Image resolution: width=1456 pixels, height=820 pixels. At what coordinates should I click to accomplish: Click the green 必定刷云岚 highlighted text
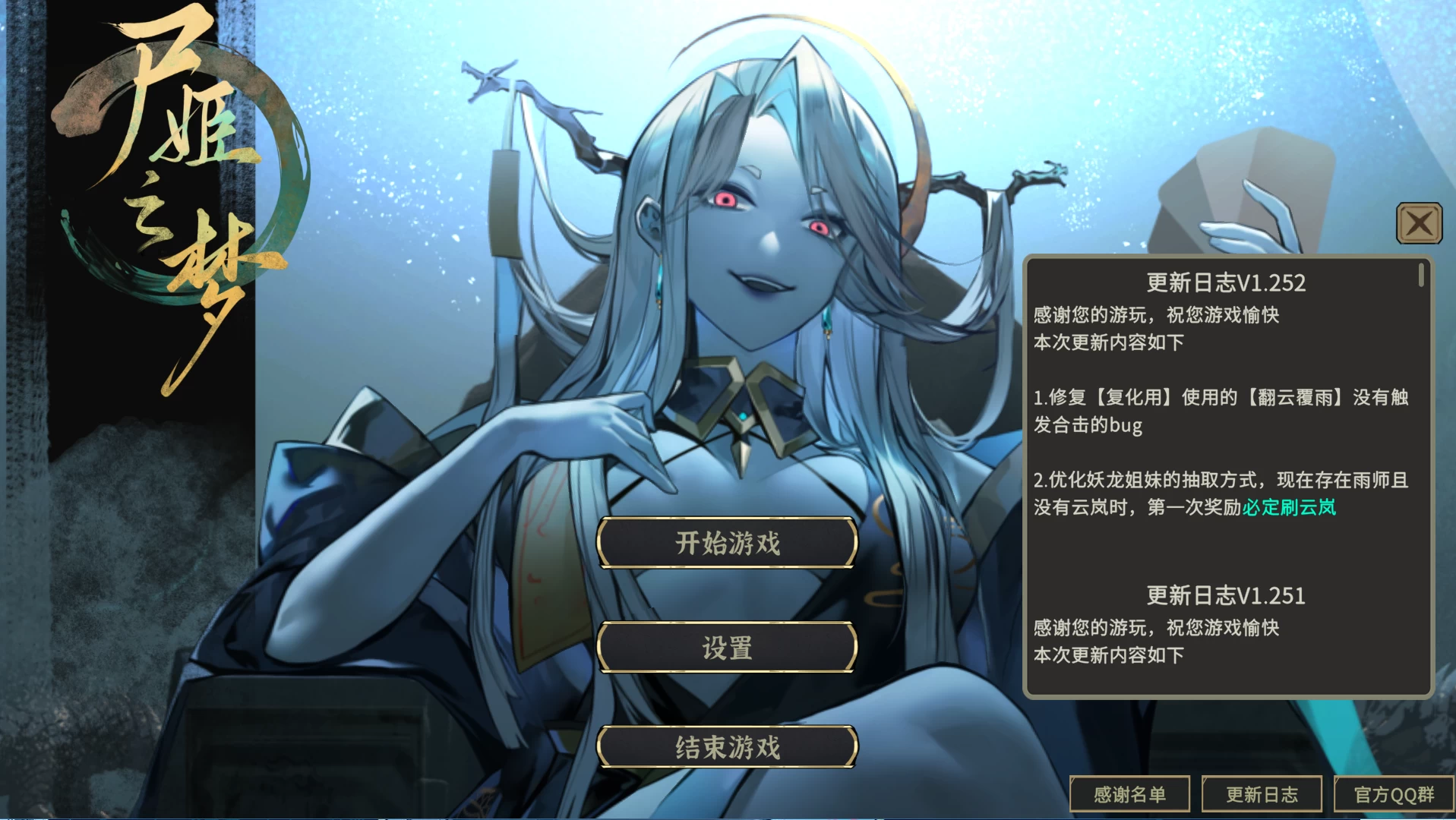[x=1289, y=510]
